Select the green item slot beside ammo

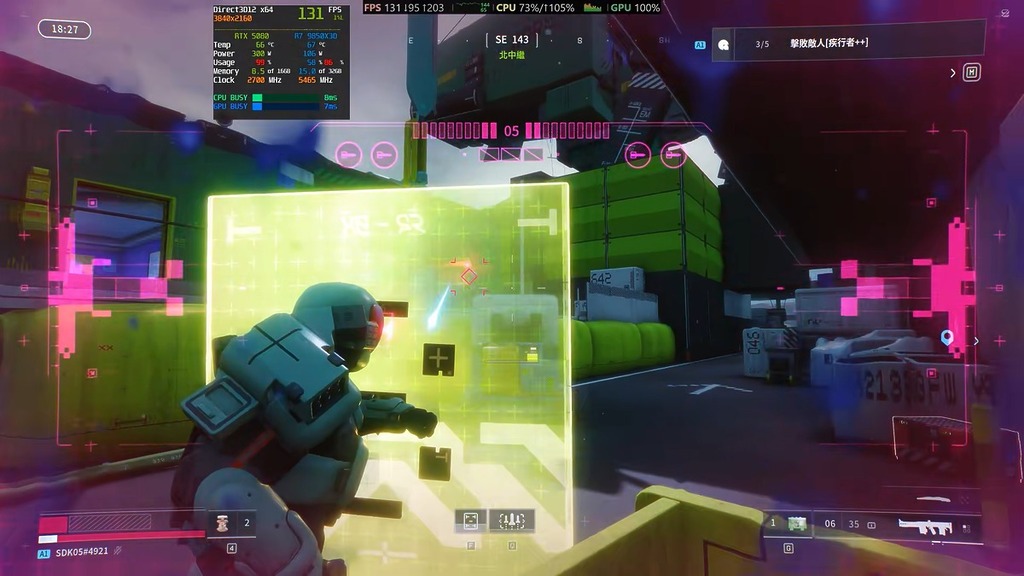pos(797,523)
